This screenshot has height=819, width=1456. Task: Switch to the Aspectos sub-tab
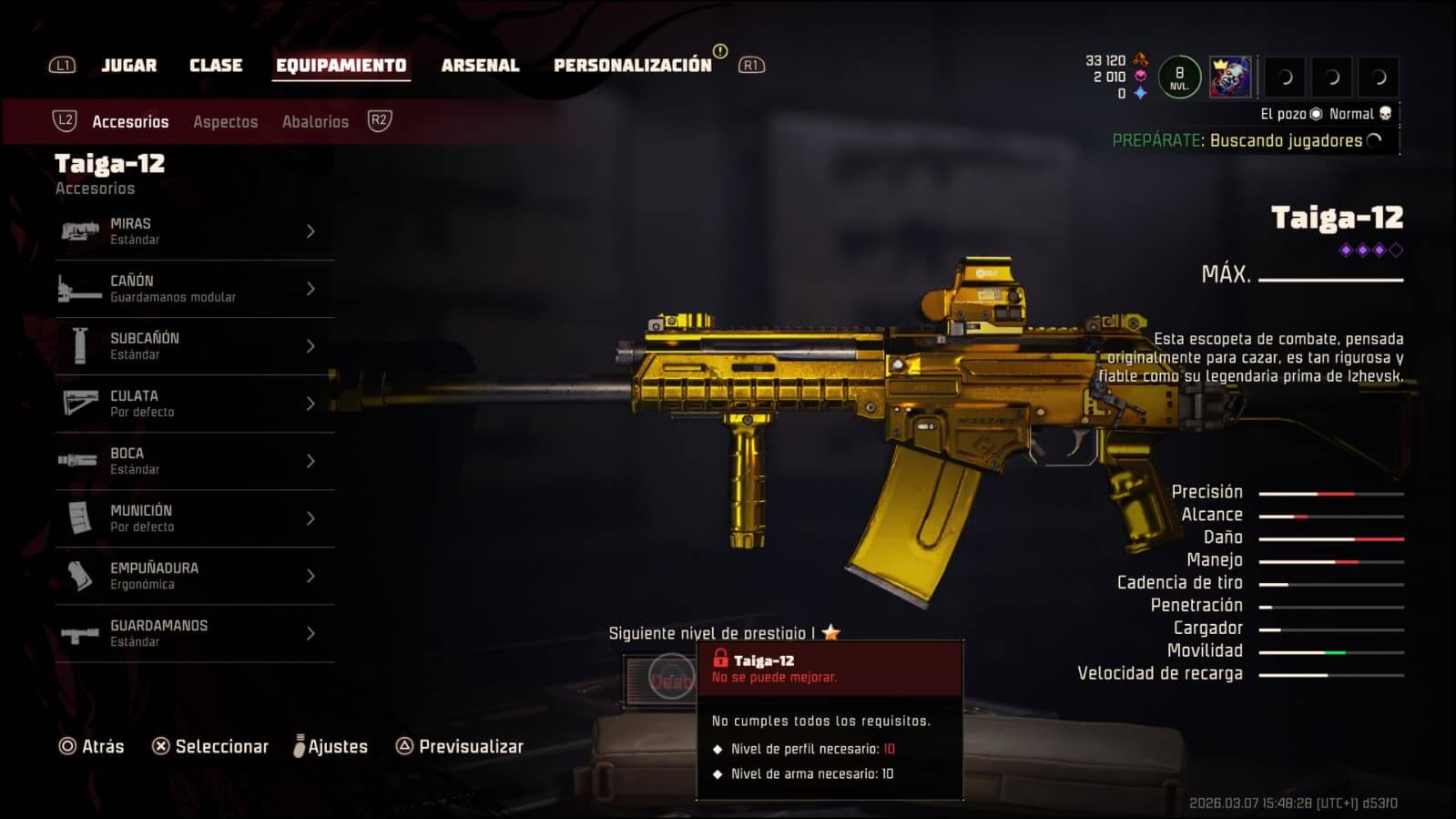click(x=225, y=122)
